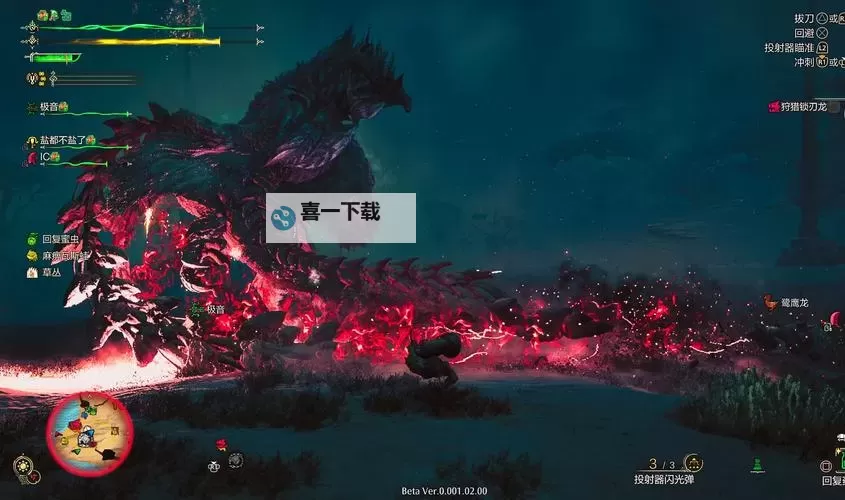The height and width of the screenshot is (500, 845).
Task: Select the 狩猎锁刃龙 quest objective tracker
Action: tap(798, 106)
